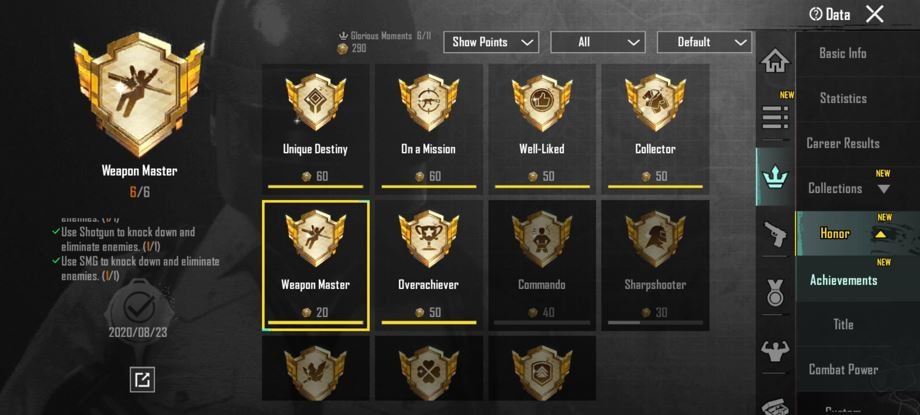Open Career Results
Image resolution: width=920 pixels, height=415 pixels.
[x=842, y=143]
